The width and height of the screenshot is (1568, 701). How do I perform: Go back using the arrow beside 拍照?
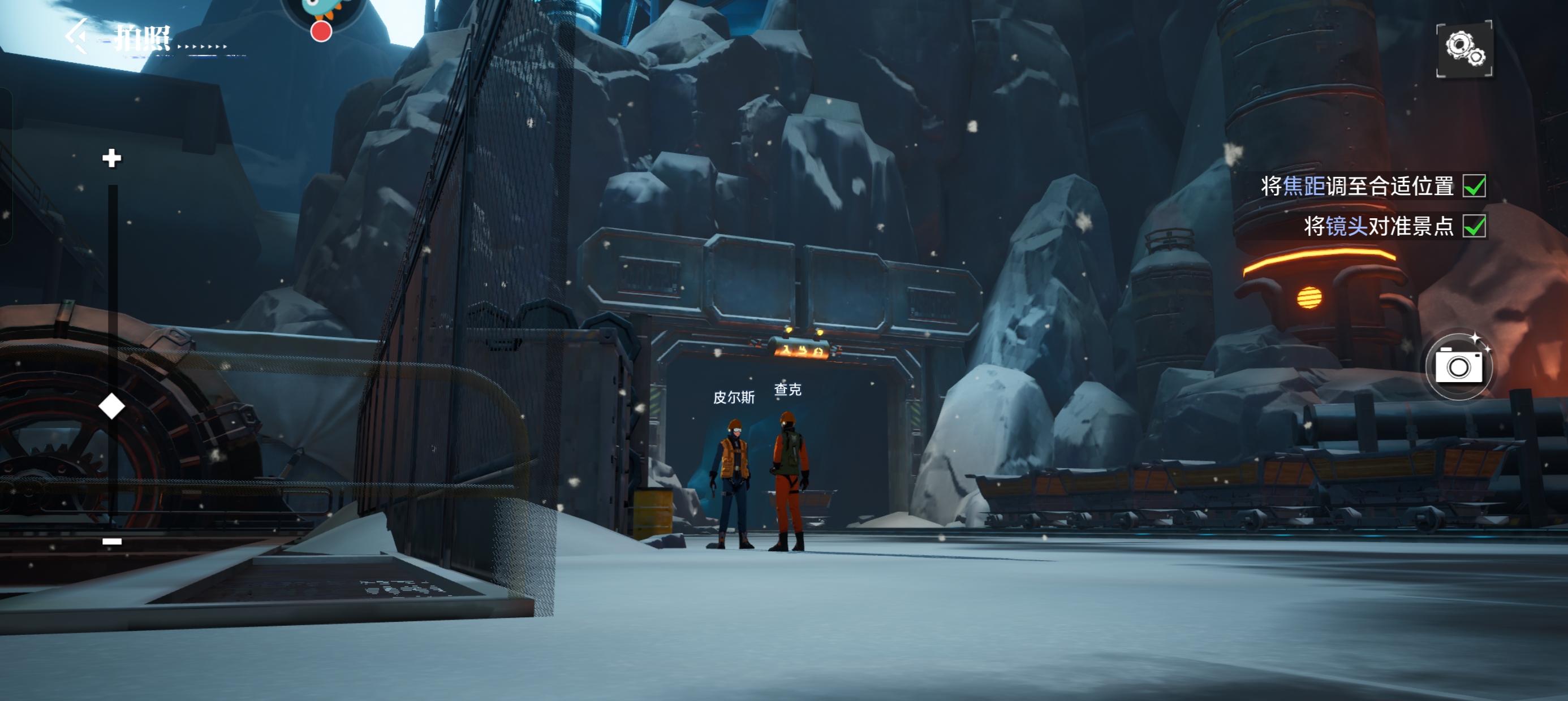pos(77,36)
